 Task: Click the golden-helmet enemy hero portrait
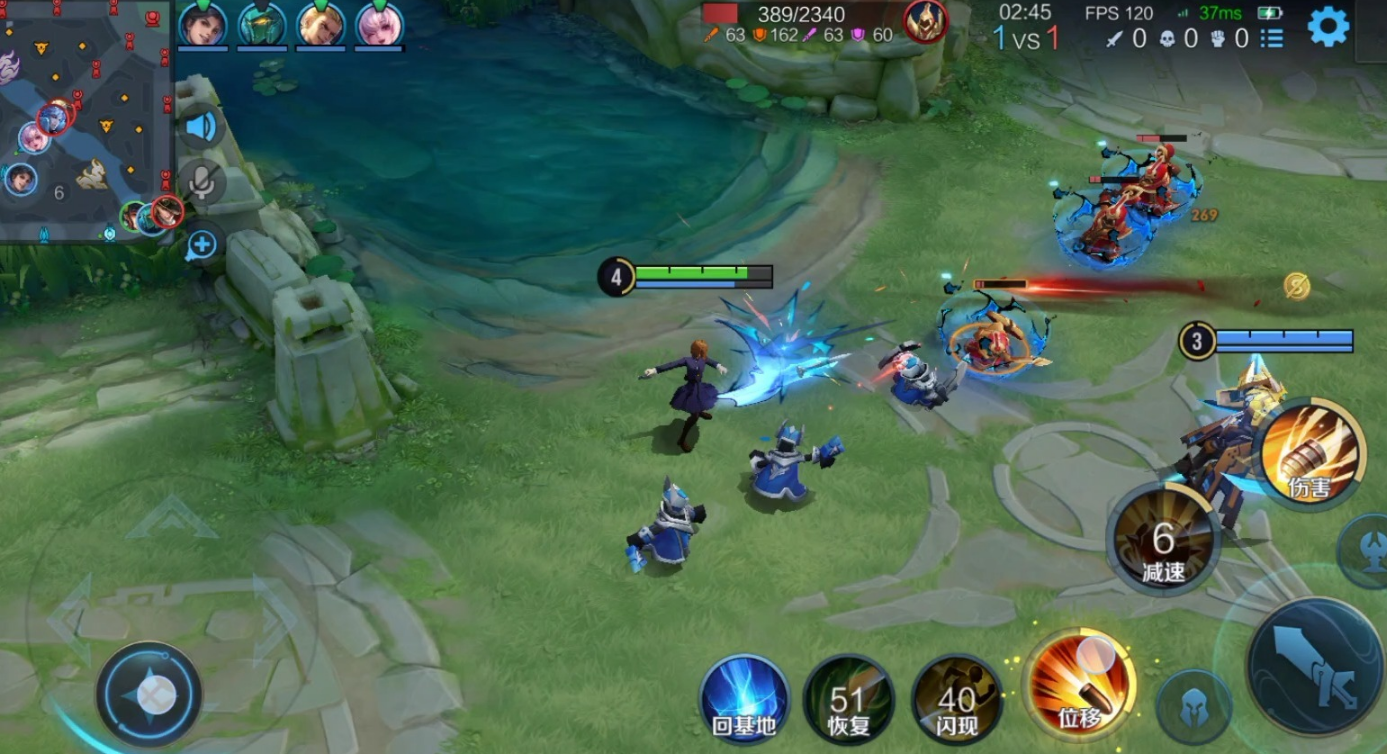coord(925,21)
